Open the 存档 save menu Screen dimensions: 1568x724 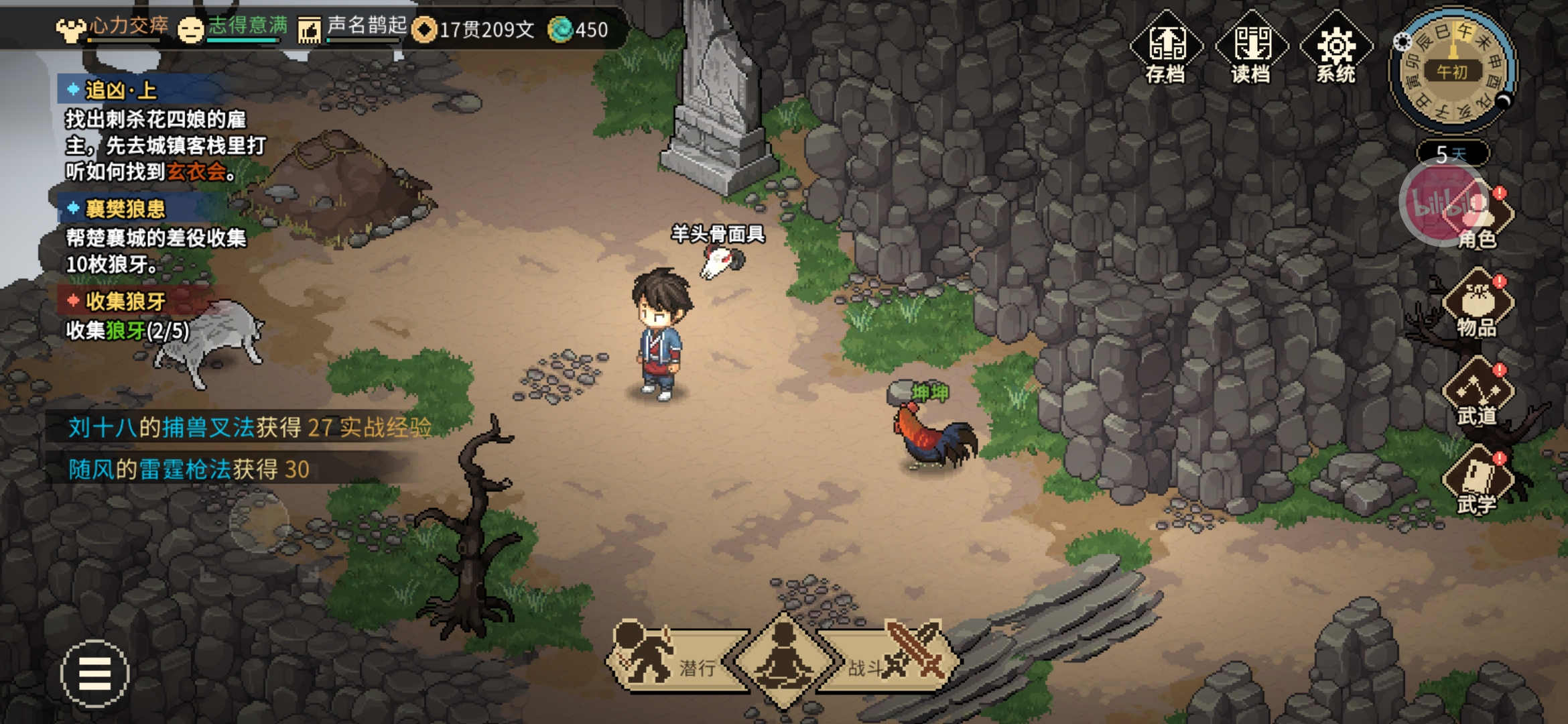(x=1166, y=48)
